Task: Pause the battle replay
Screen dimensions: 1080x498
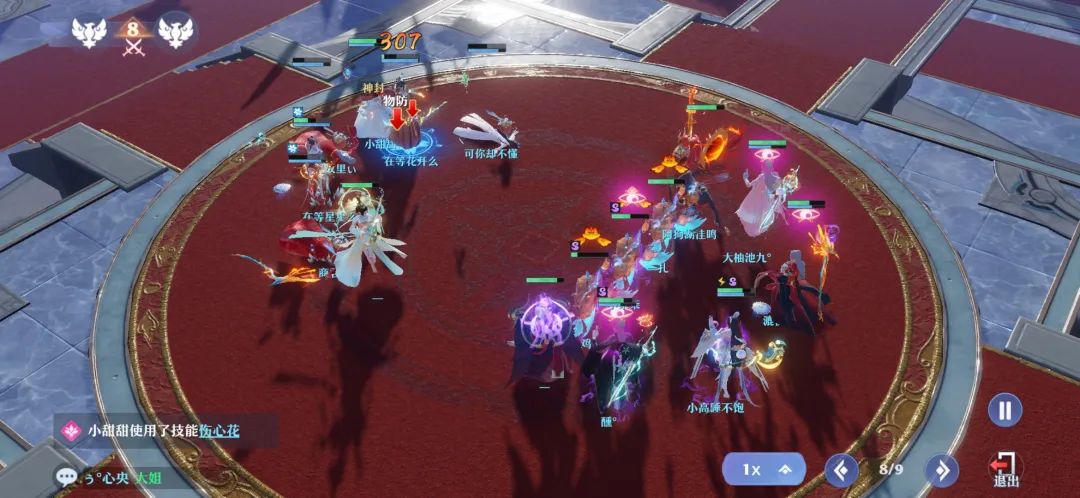Action: pos(1004,410)
